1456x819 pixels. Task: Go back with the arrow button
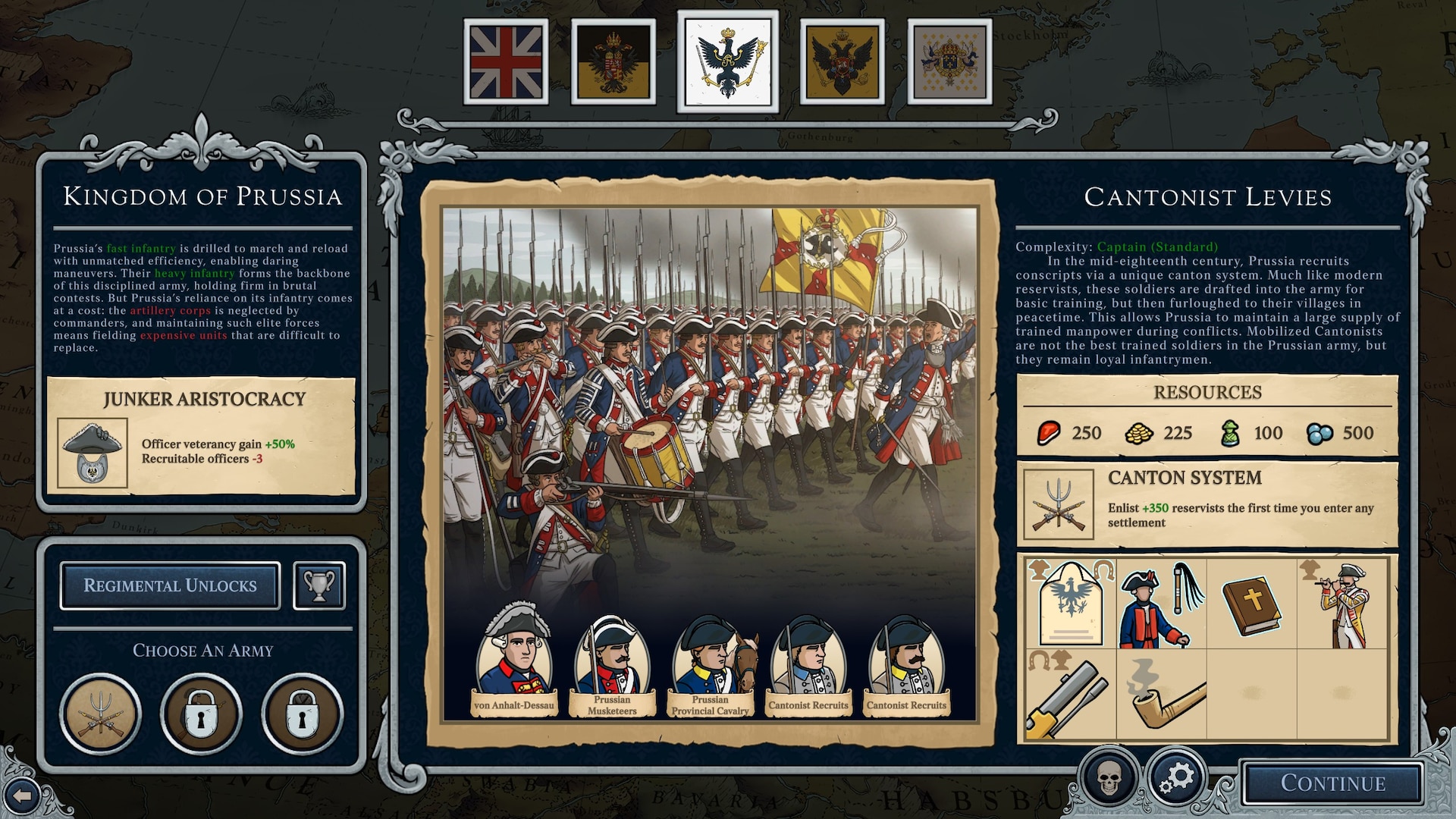pos(23,796)
